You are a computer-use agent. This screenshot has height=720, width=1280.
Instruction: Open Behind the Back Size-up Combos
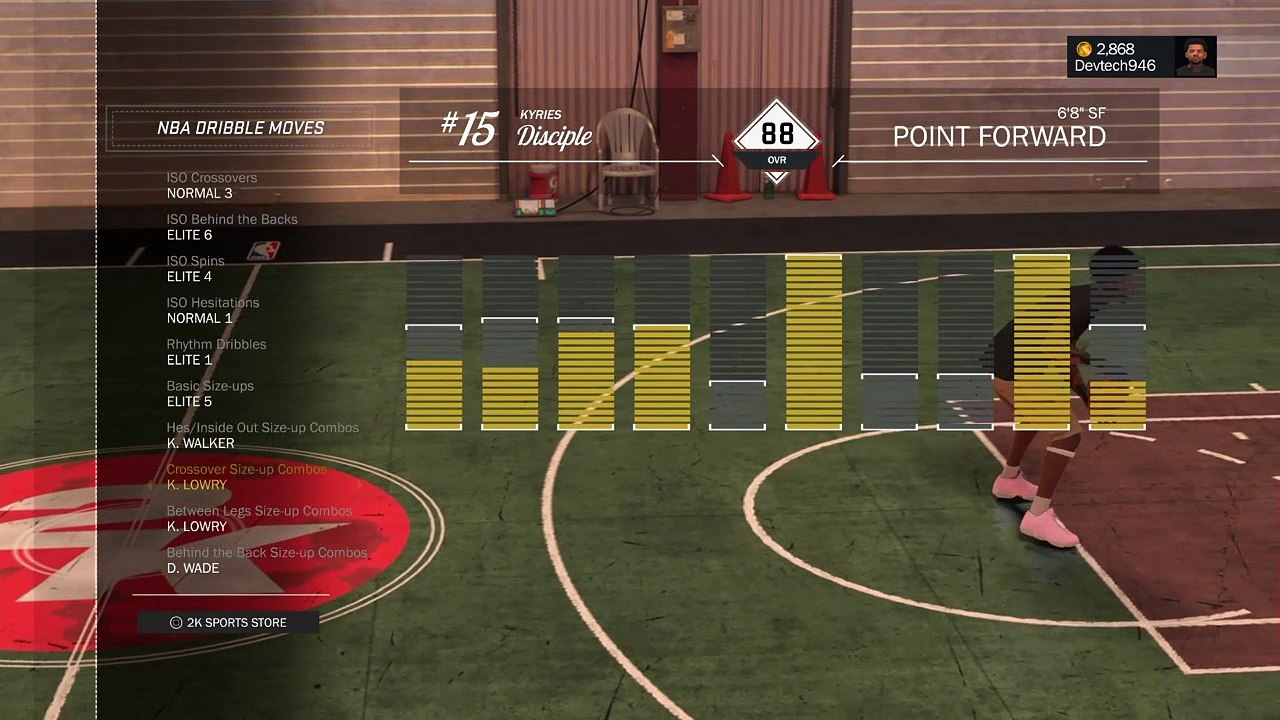267,560
